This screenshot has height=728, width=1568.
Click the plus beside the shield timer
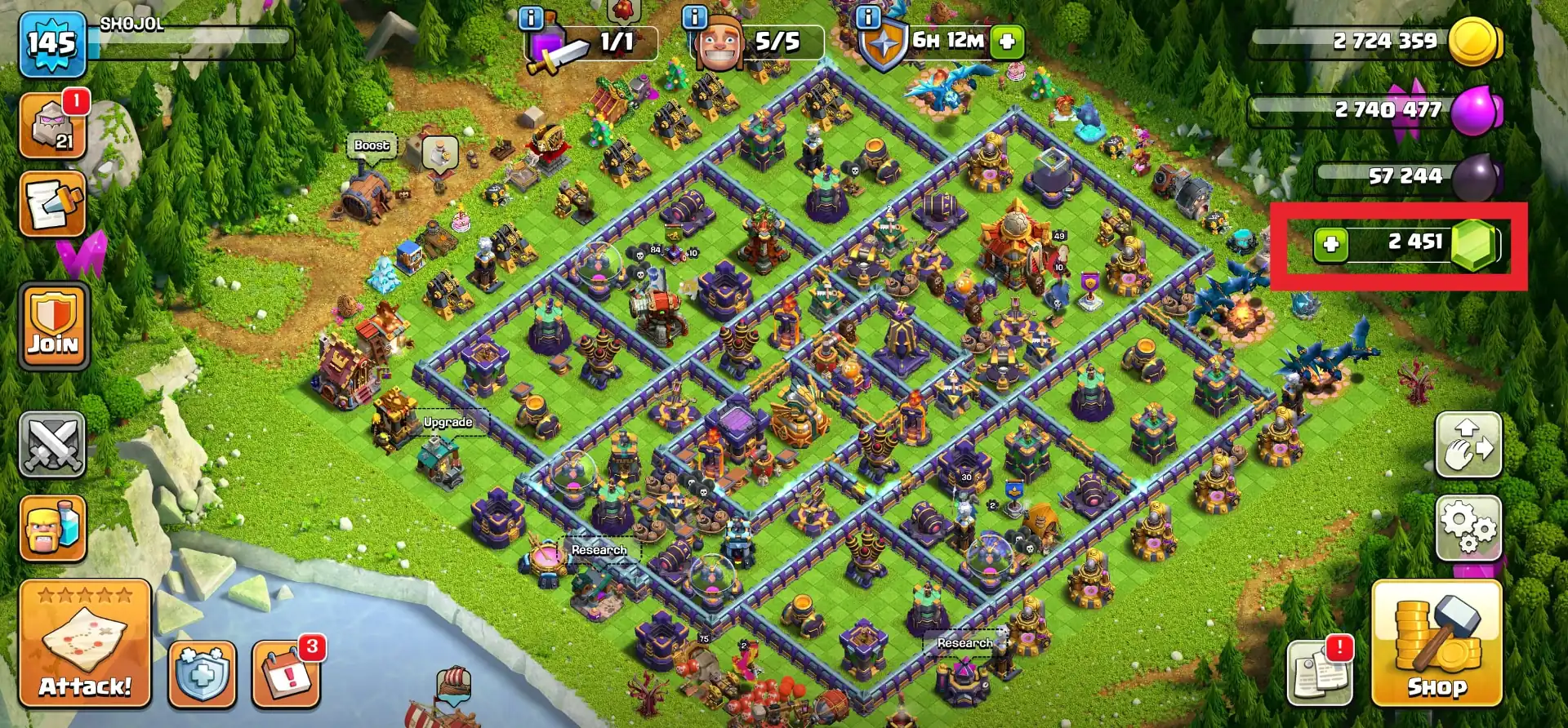click(x=1006, y=42)
